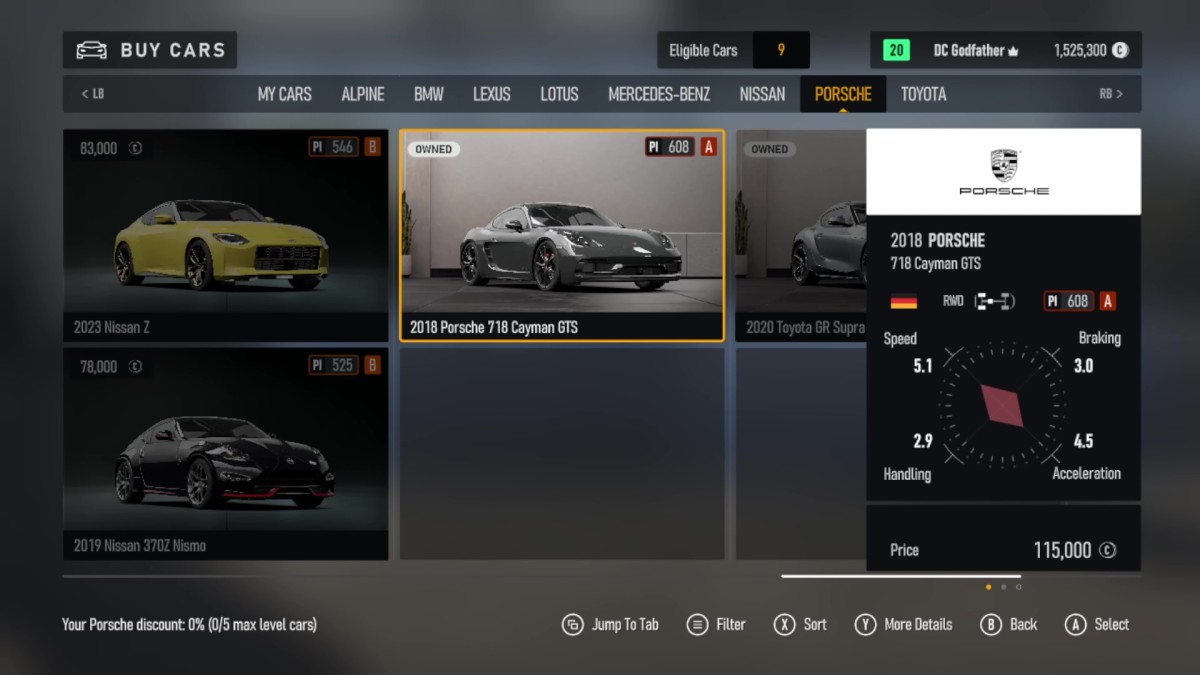This screenshot has height=675, width=1200.
Task: Show the Lotus car list
Action: [559, 94]
